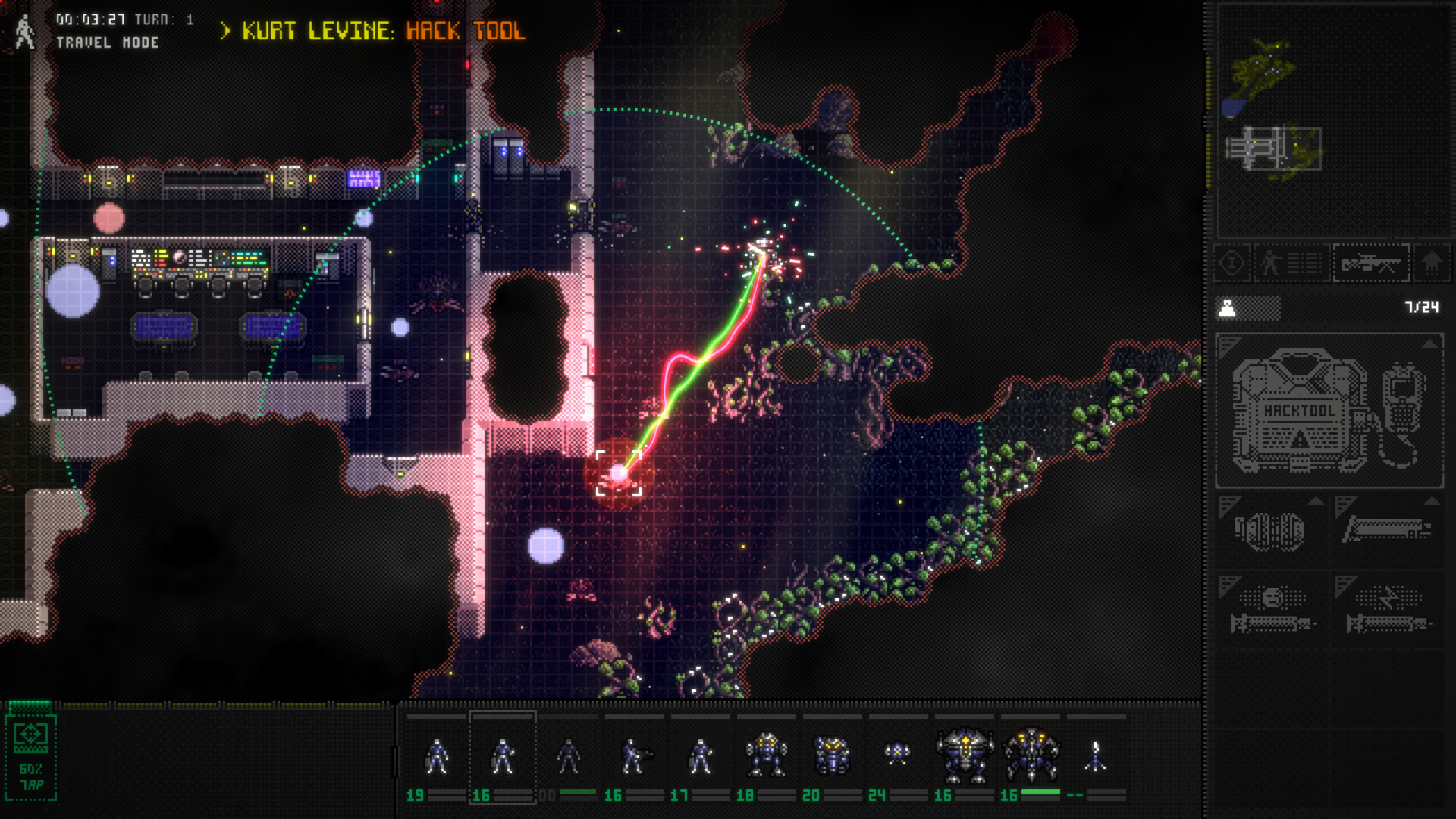Screen dimensions: 1456x819
Task: Select the large mech portrait in the squad roster
Action: click(965, 755)
